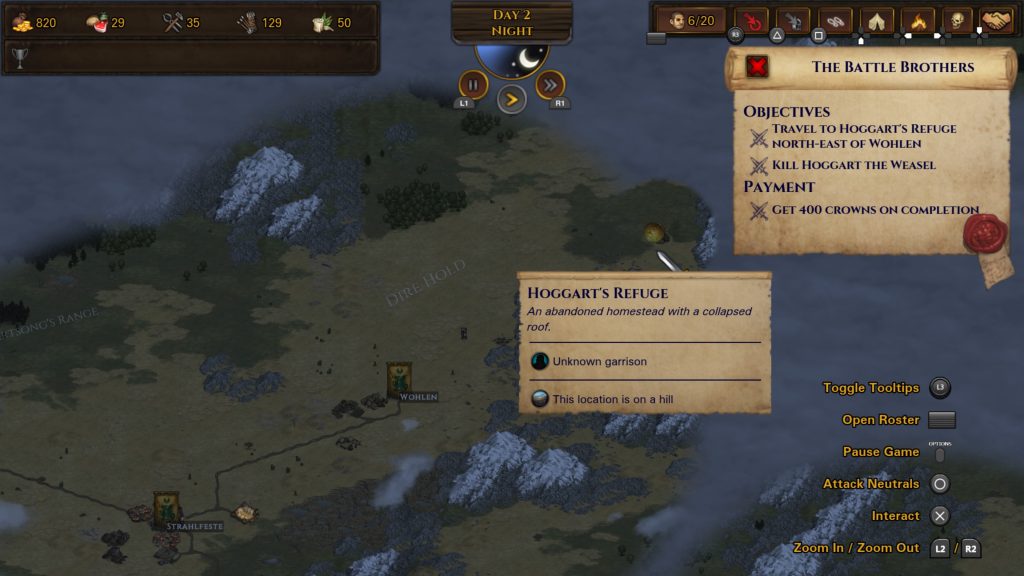Click the red contract banner icon

coord(759,67)
